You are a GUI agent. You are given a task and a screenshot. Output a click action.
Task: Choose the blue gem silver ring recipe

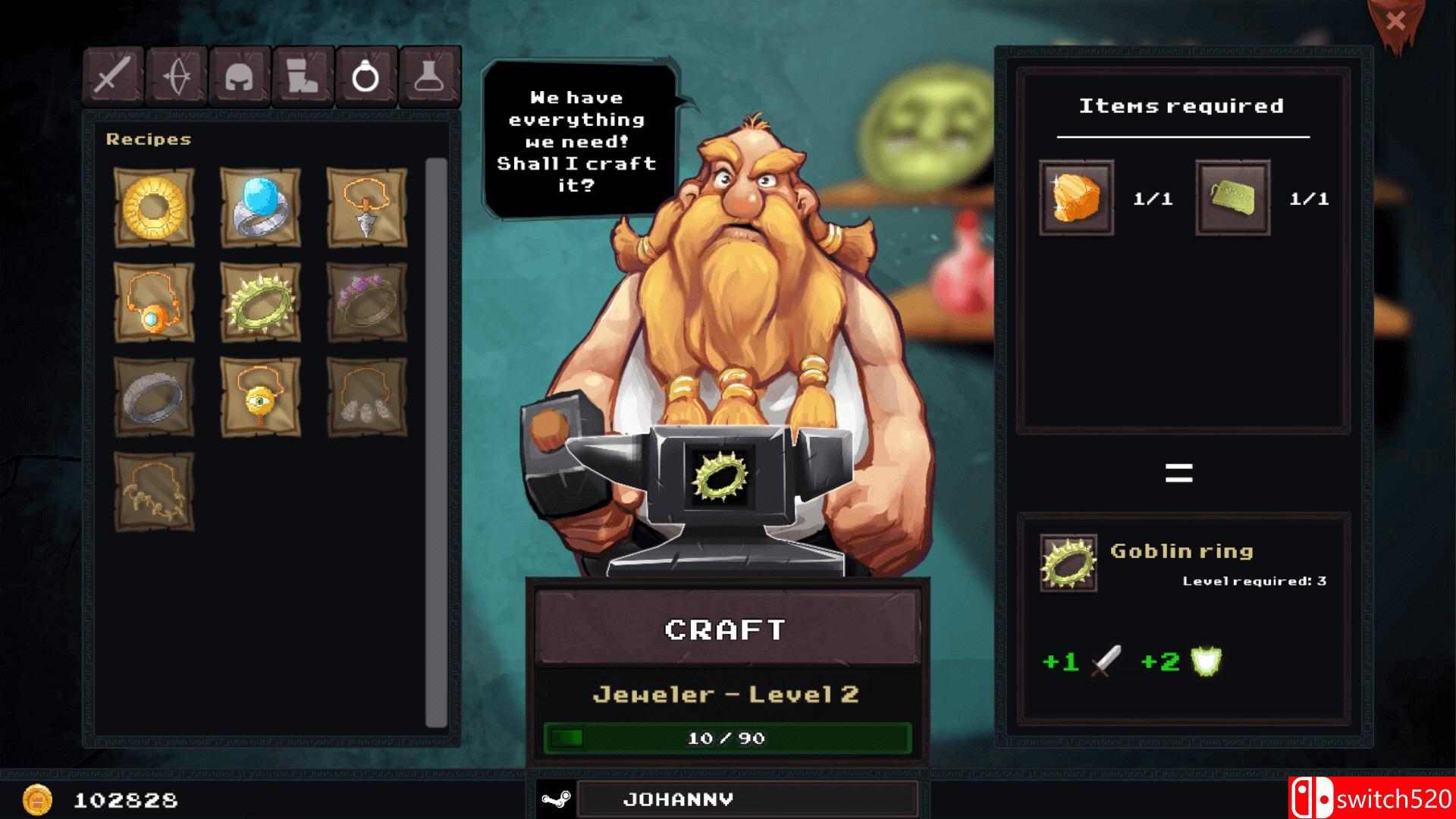point(260,207)
